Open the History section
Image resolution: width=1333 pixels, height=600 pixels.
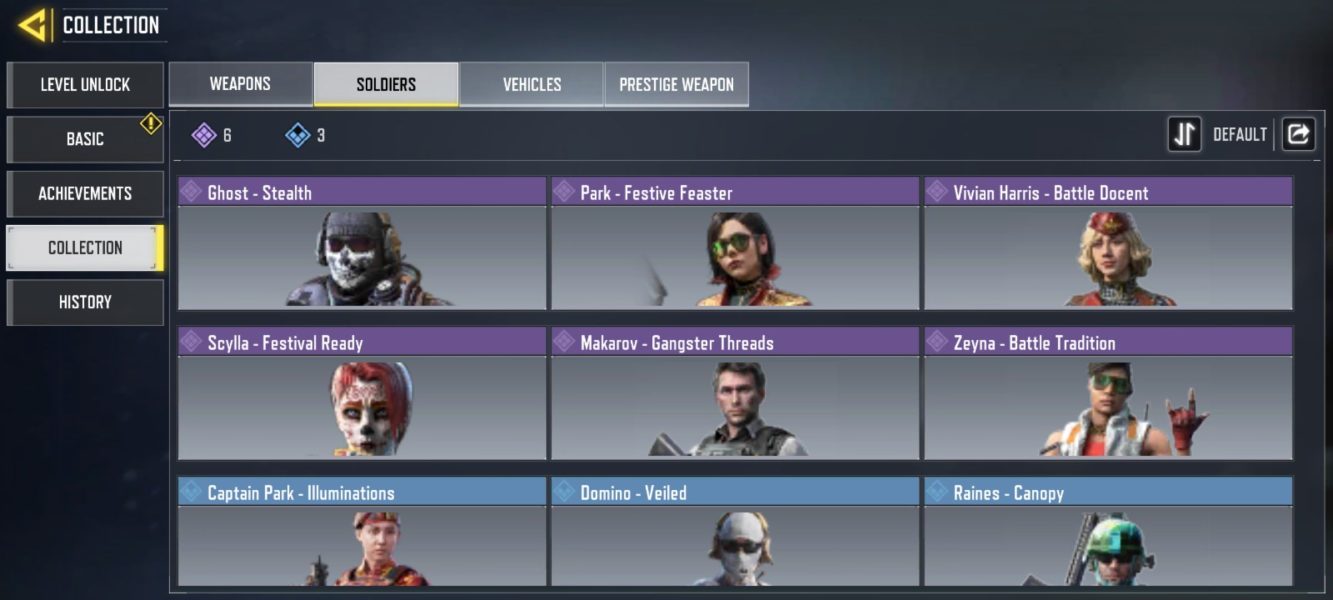tap(85, 302)
